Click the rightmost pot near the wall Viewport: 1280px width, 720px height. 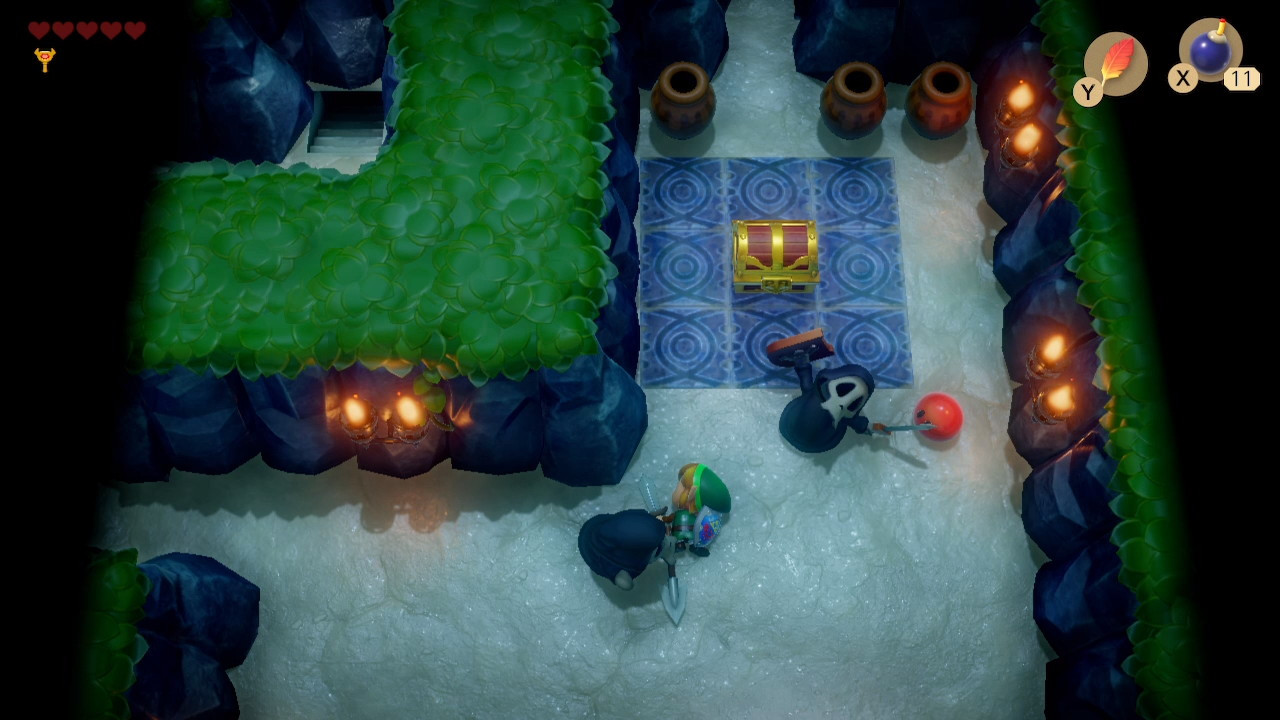pos(938,100)
